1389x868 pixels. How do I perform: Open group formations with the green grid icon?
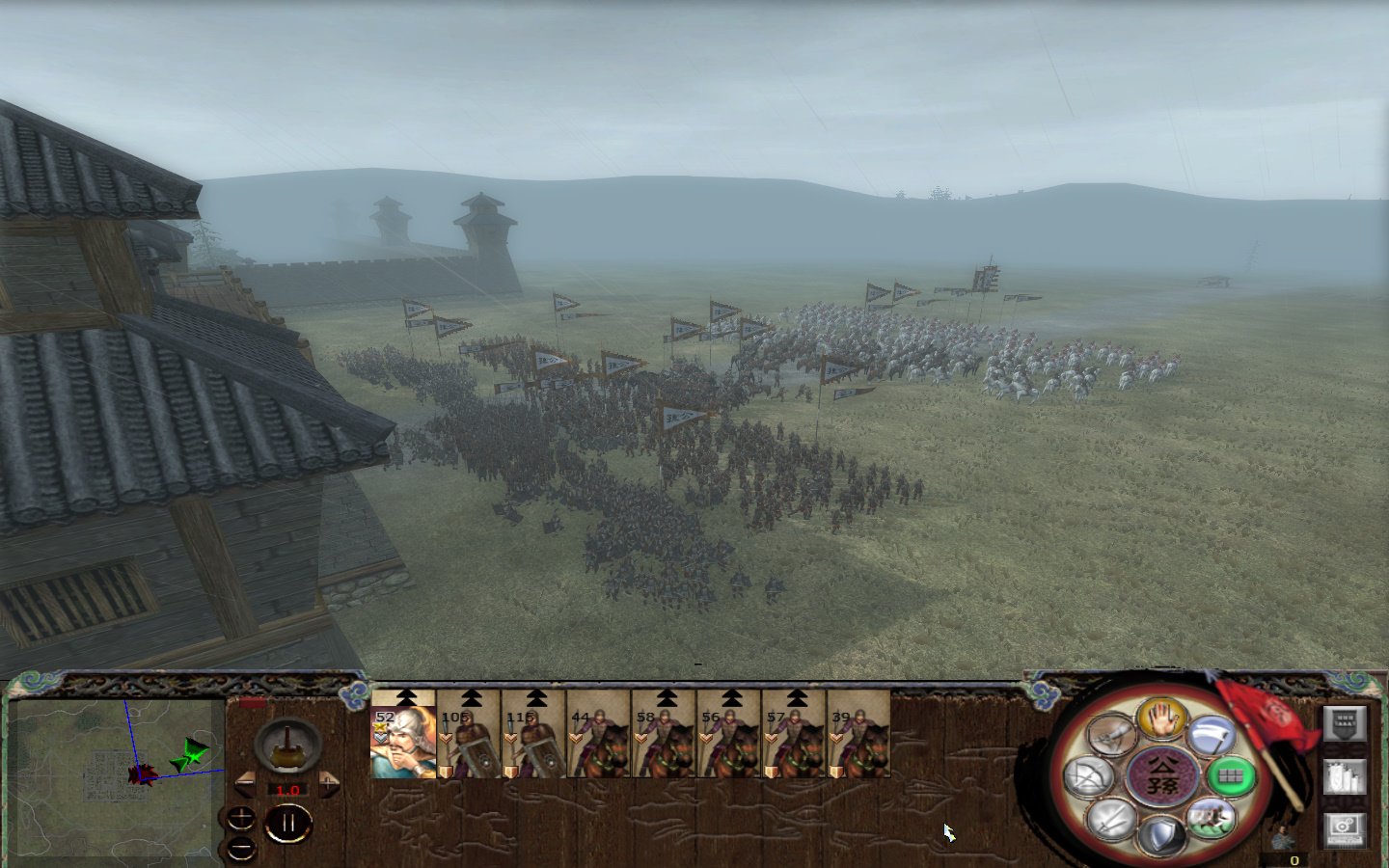click(1231, 774)
